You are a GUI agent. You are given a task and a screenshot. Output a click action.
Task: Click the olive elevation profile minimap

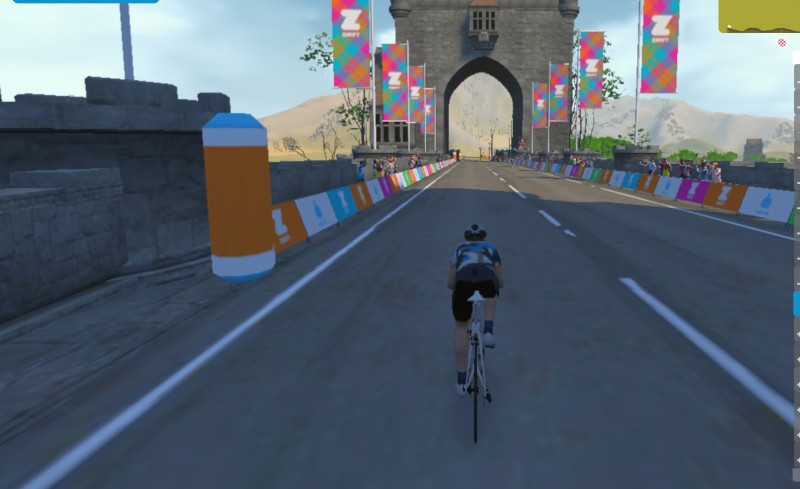[x=759, y=16]
